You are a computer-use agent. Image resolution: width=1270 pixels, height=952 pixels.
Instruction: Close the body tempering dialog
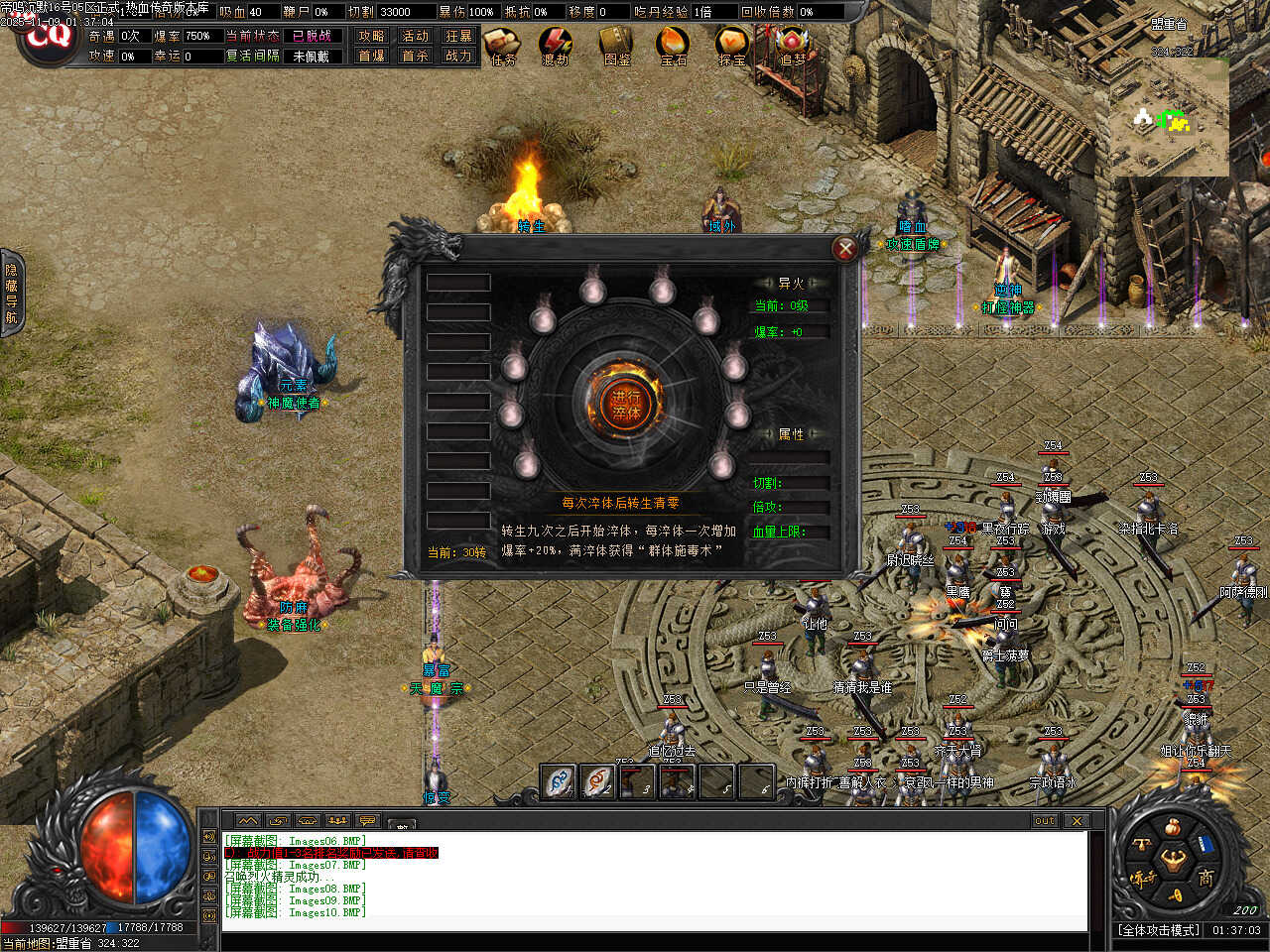845,248
